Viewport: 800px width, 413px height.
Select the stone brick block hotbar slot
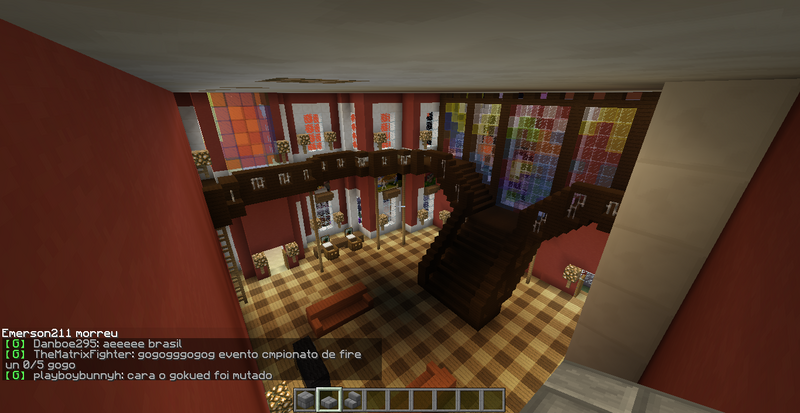tap(306, 400)
